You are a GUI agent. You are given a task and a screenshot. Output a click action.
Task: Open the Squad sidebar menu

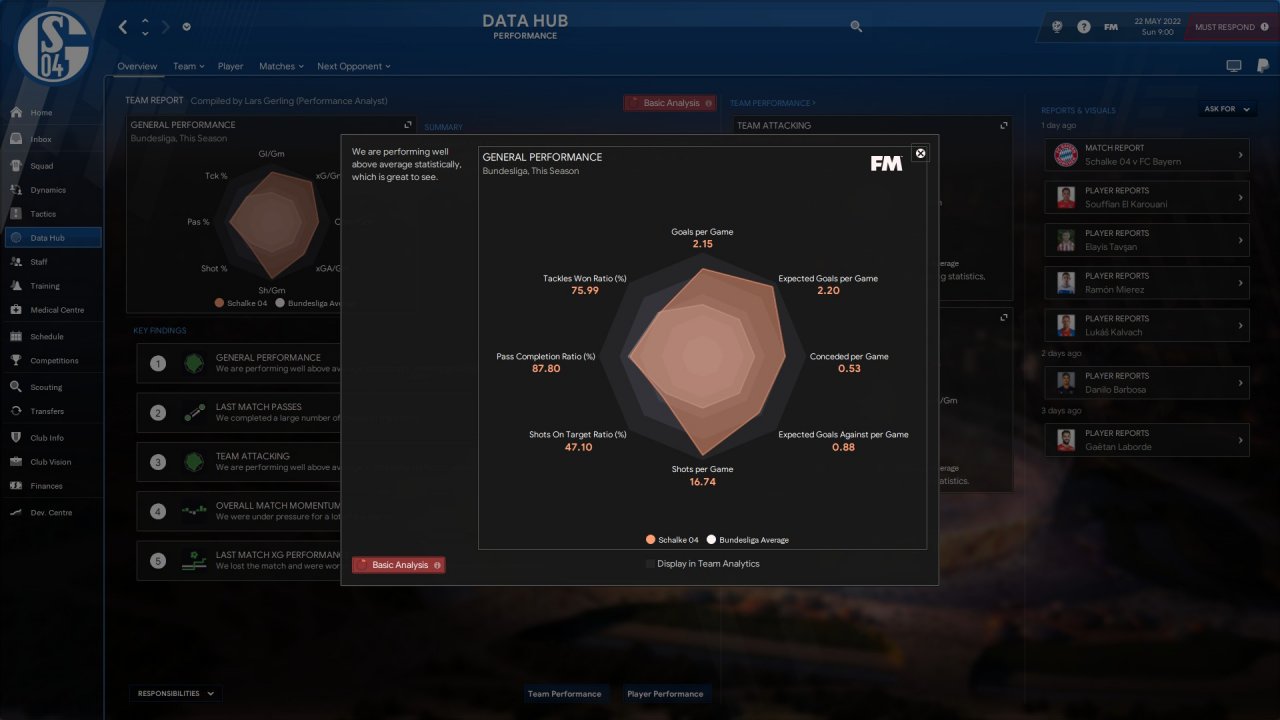click(41, 166)
